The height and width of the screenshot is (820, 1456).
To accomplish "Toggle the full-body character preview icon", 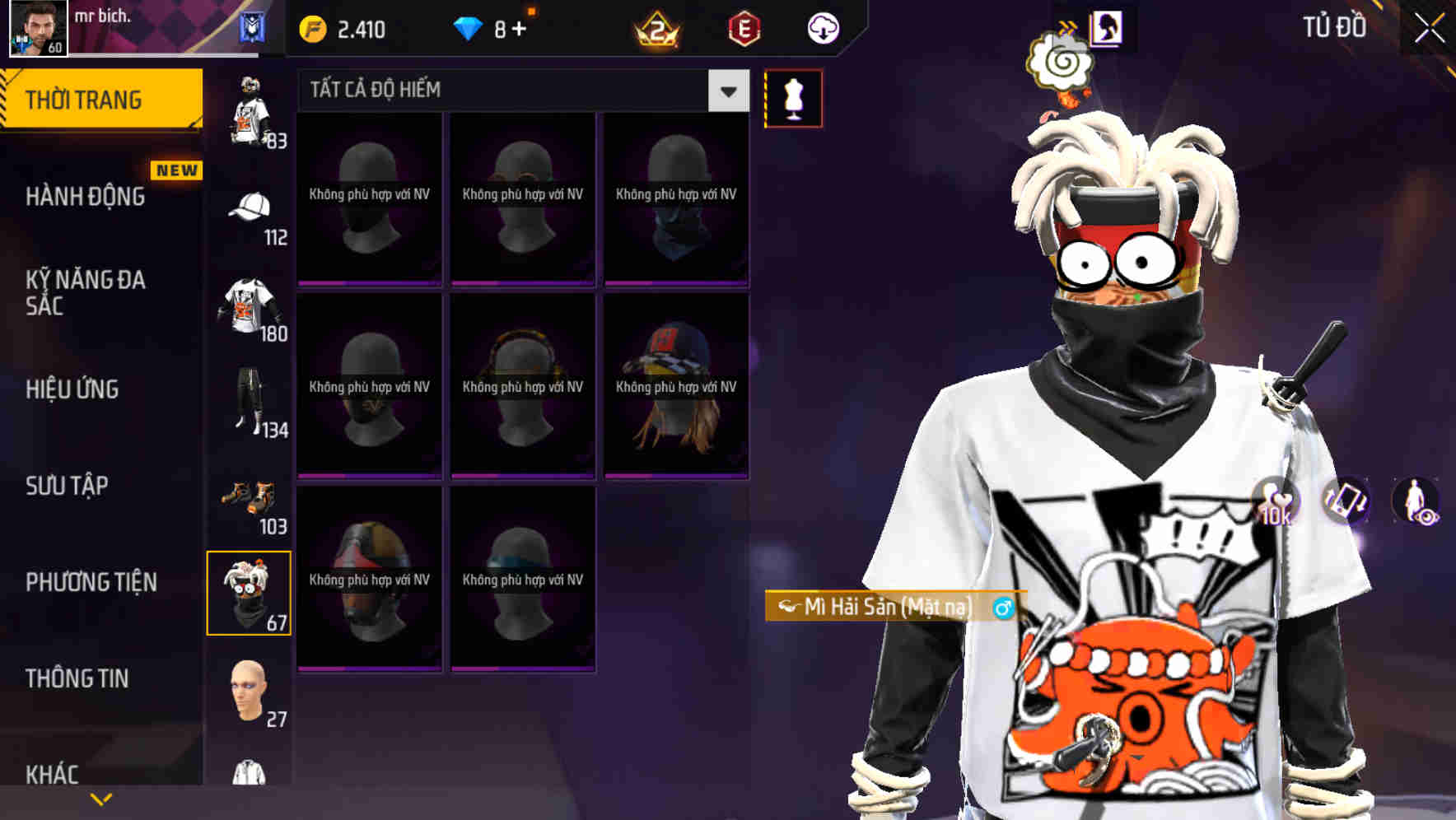I will pyautogui.click(x=1413, y=502).
